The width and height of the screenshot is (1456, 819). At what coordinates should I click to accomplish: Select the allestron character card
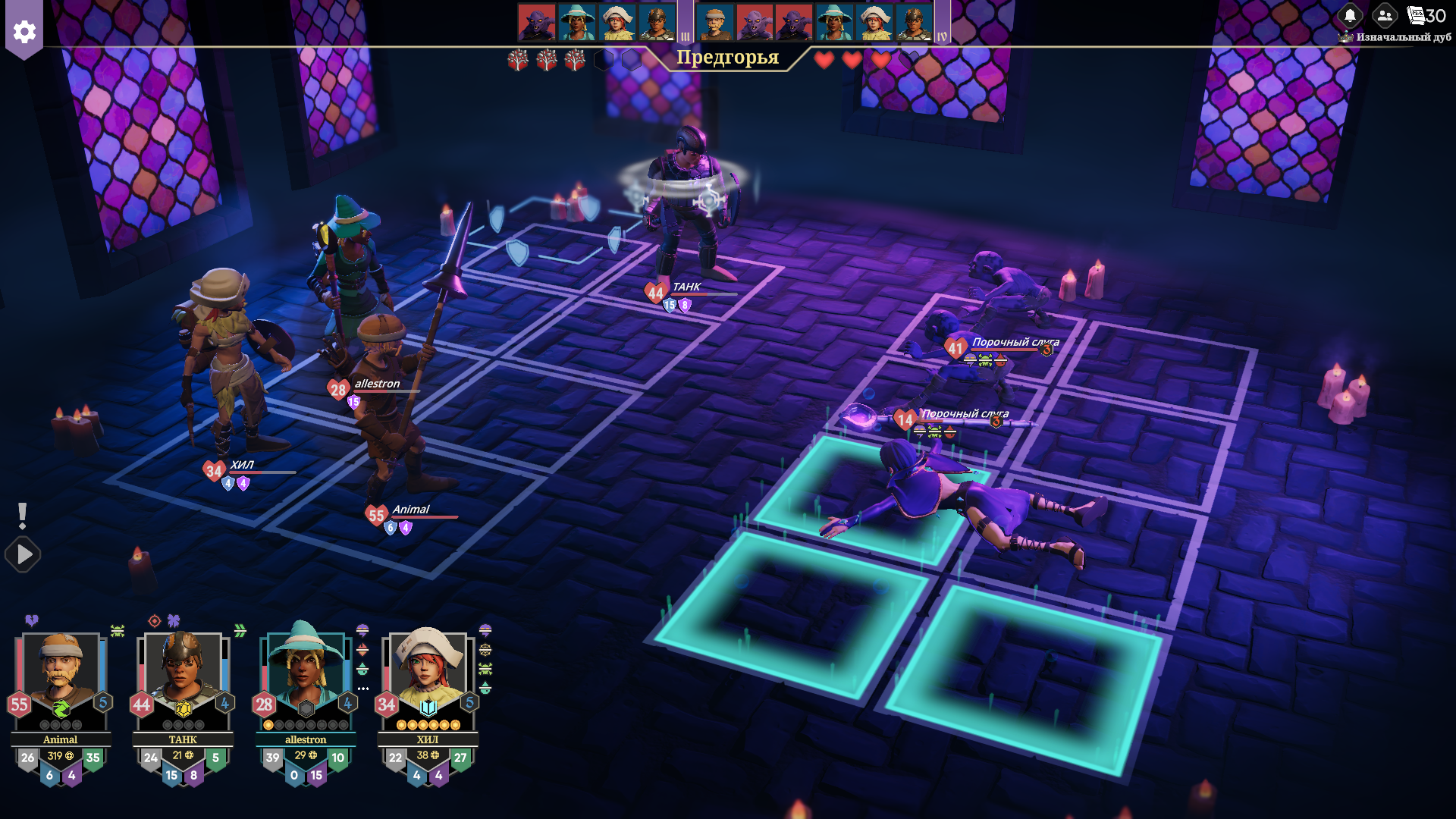305,675
